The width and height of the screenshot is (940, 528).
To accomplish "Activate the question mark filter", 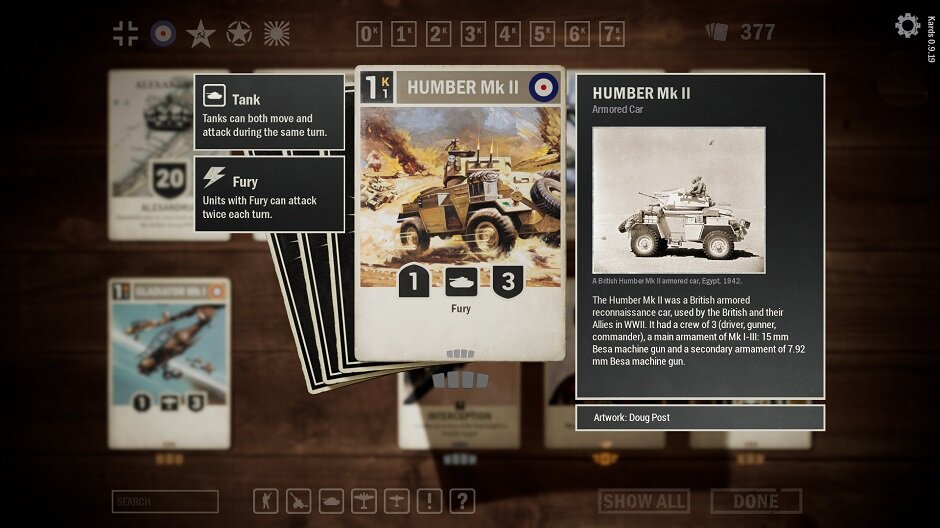I will 462,500.
